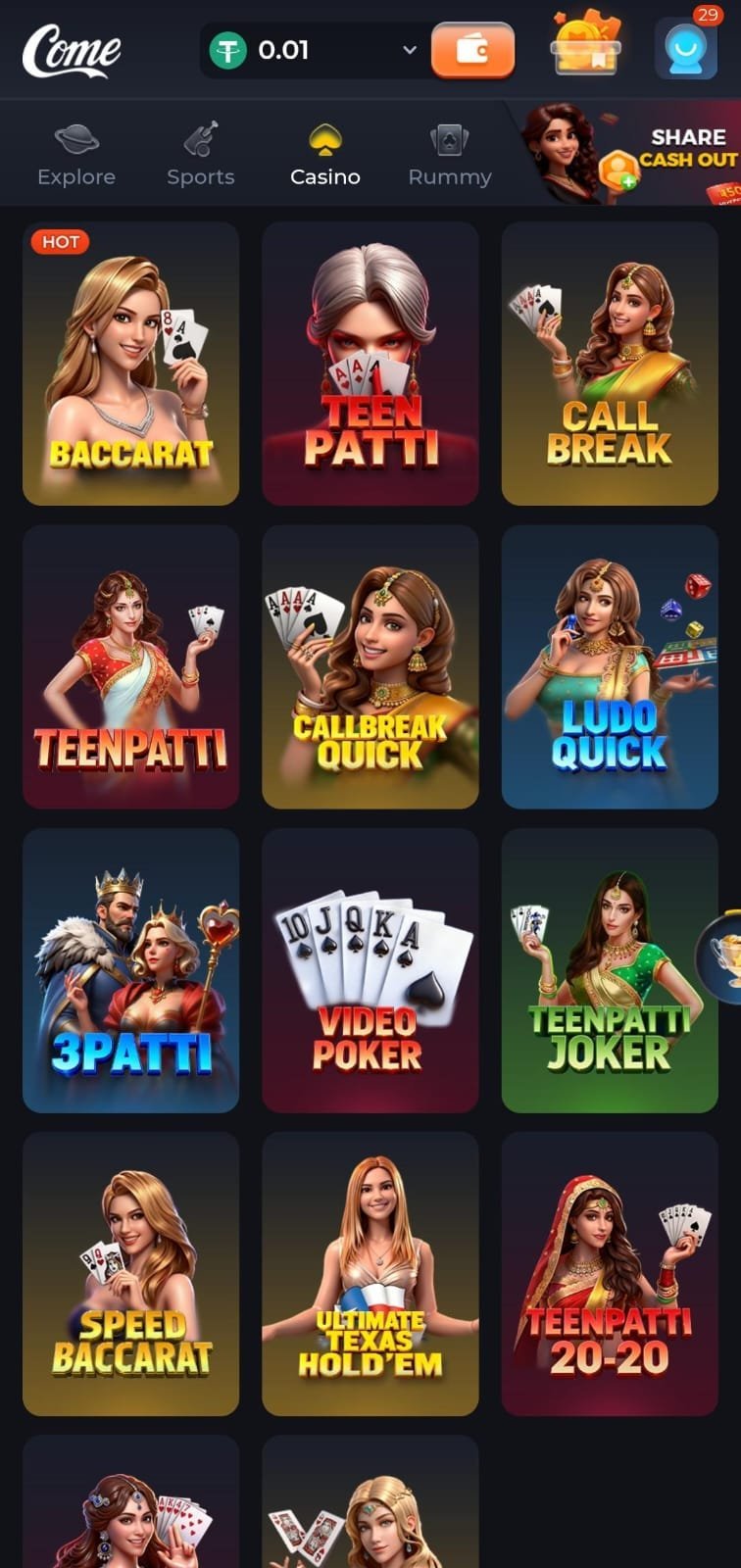
Task: Open the orange wallet button
Action: [x=472, y=50]
